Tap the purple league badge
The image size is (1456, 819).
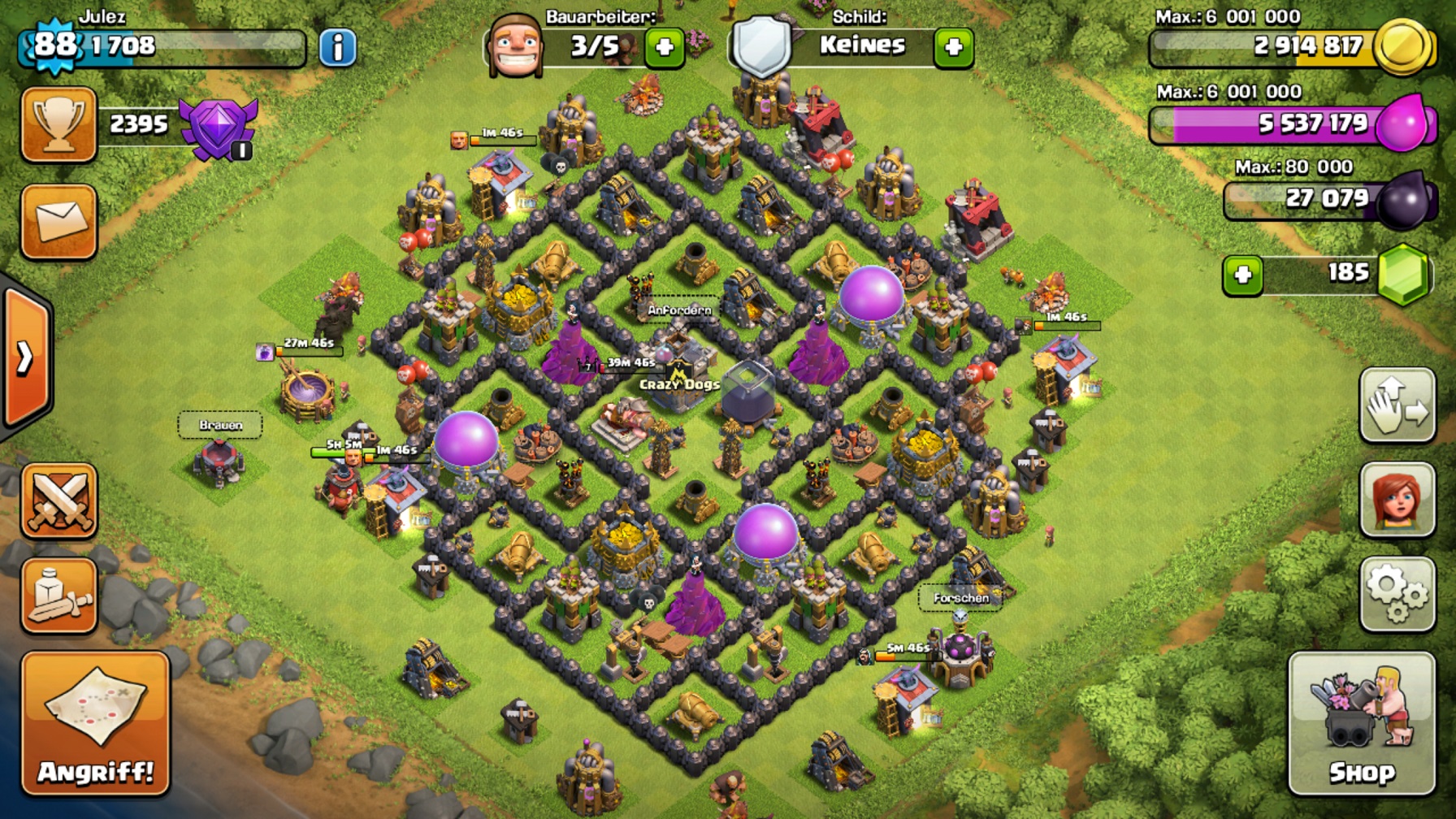pyautogui.click(x=219, y=128)
